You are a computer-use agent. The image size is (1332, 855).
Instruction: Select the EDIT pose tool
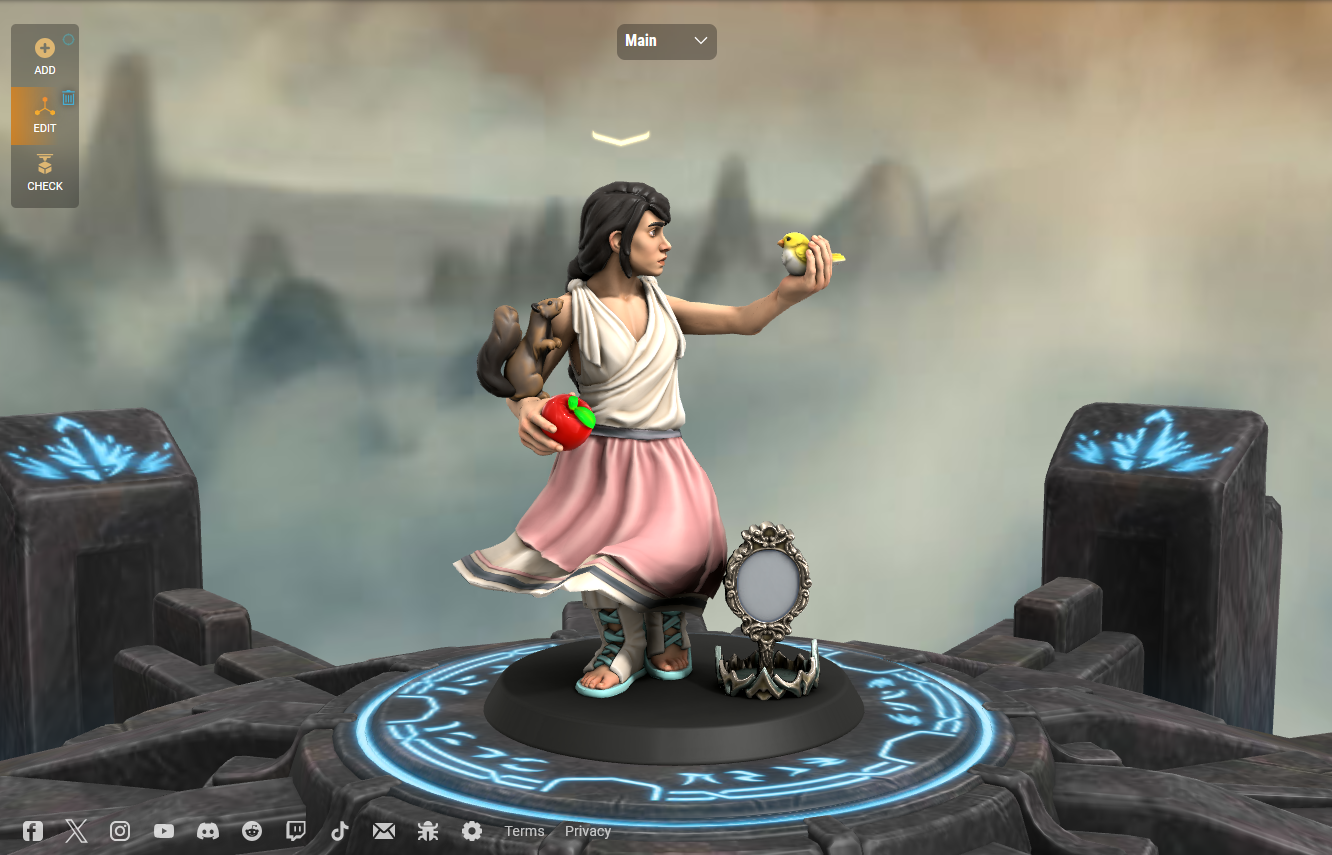pyautogui.click(x=44, y=114)
